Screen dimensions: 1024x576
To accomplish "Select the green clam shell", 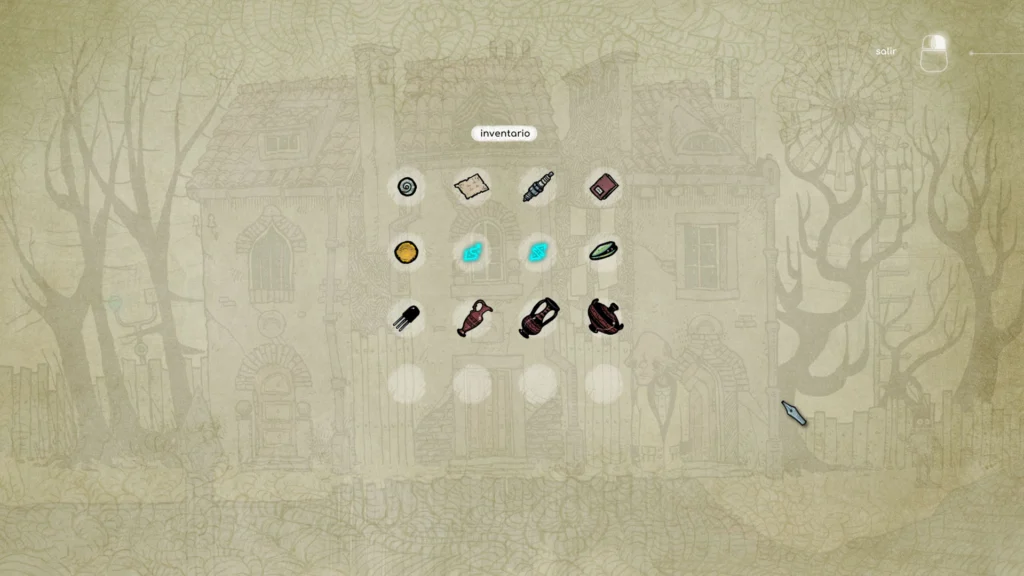I will click(603, 251).
